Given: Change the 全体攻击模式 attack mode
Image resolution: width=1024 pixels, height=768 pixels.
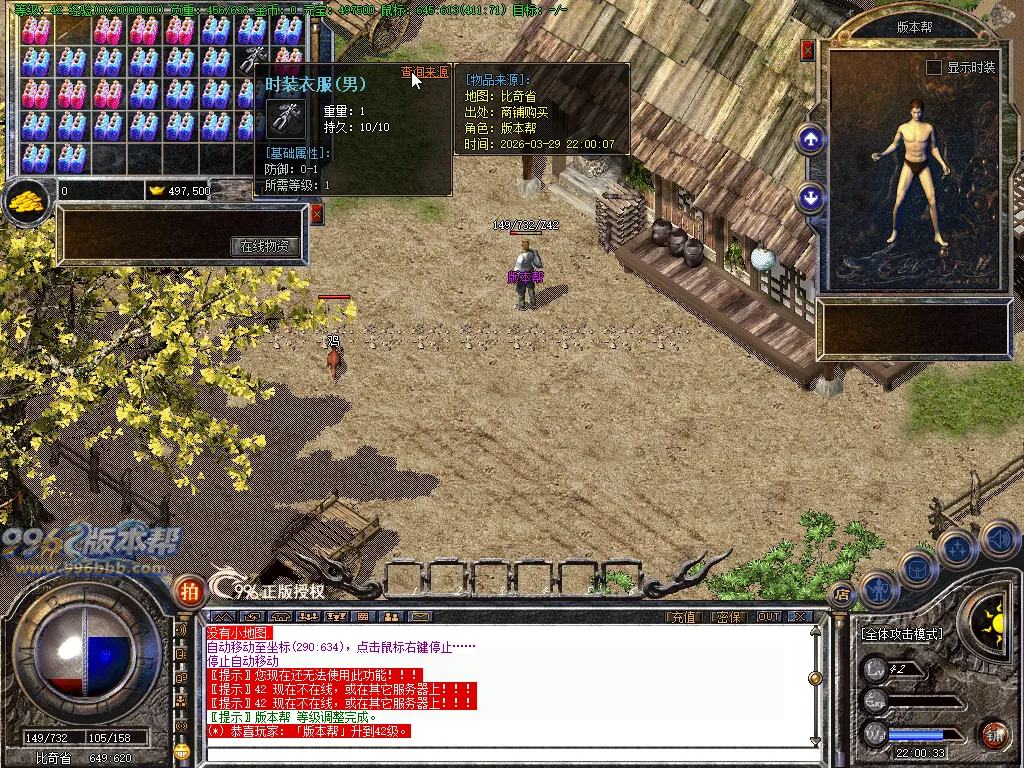Looking at the screenshot, I should 901,634.
